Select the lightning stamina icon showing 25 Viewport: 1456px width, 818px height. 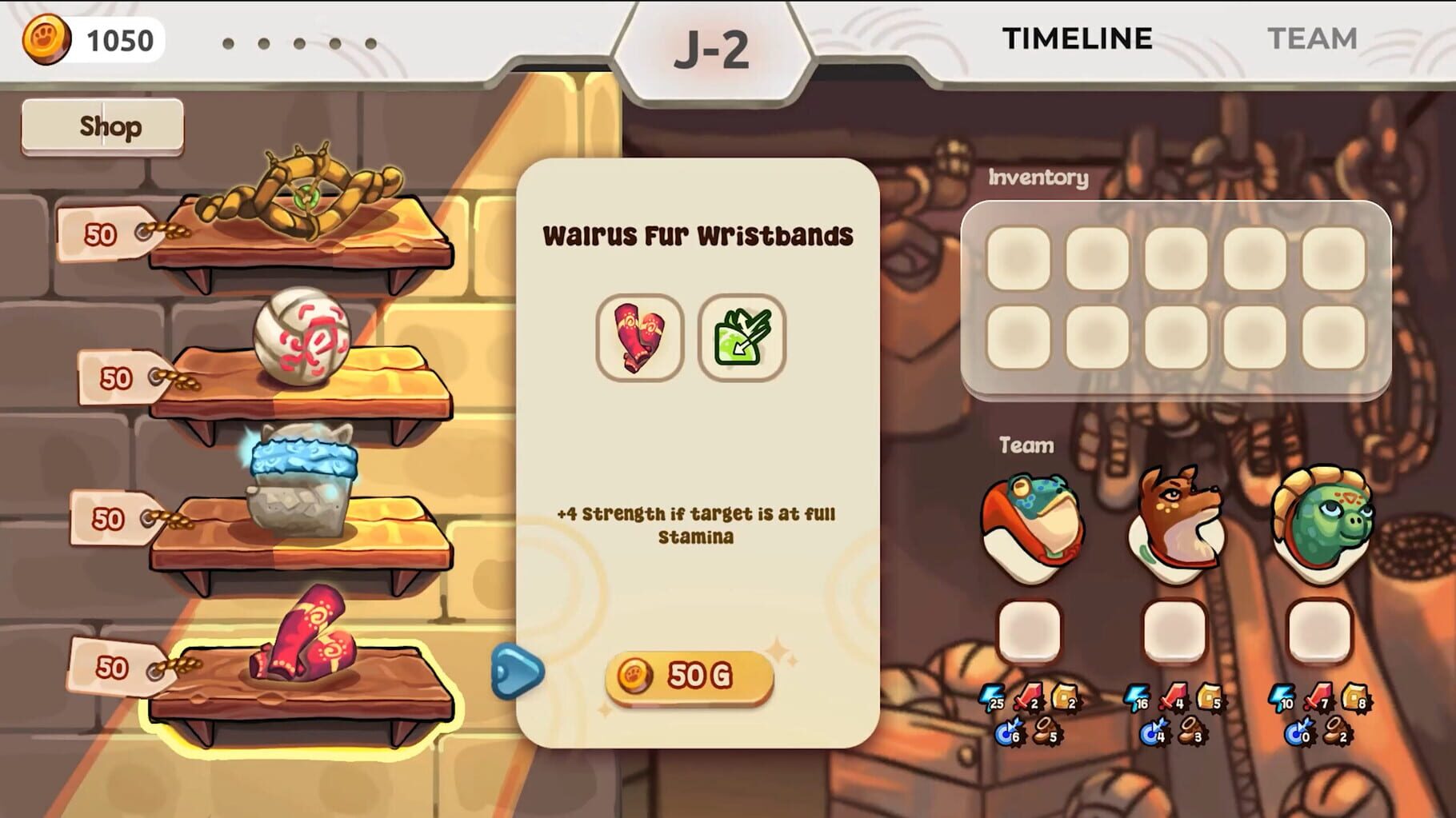(x=992, y=702)
